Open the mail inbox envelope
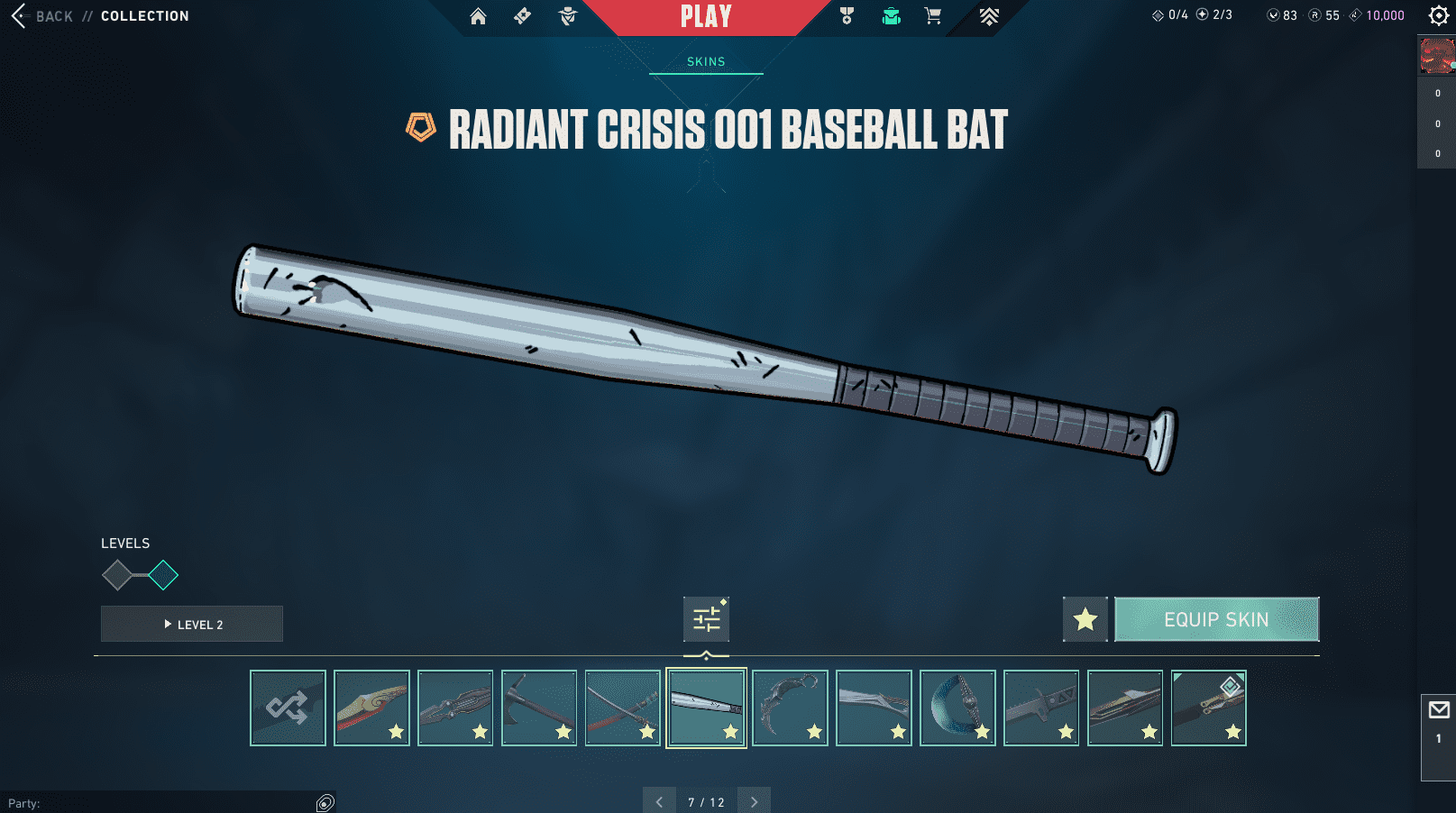The width and height of the screenshot is (1456, 813). (x=1439, y=710)
